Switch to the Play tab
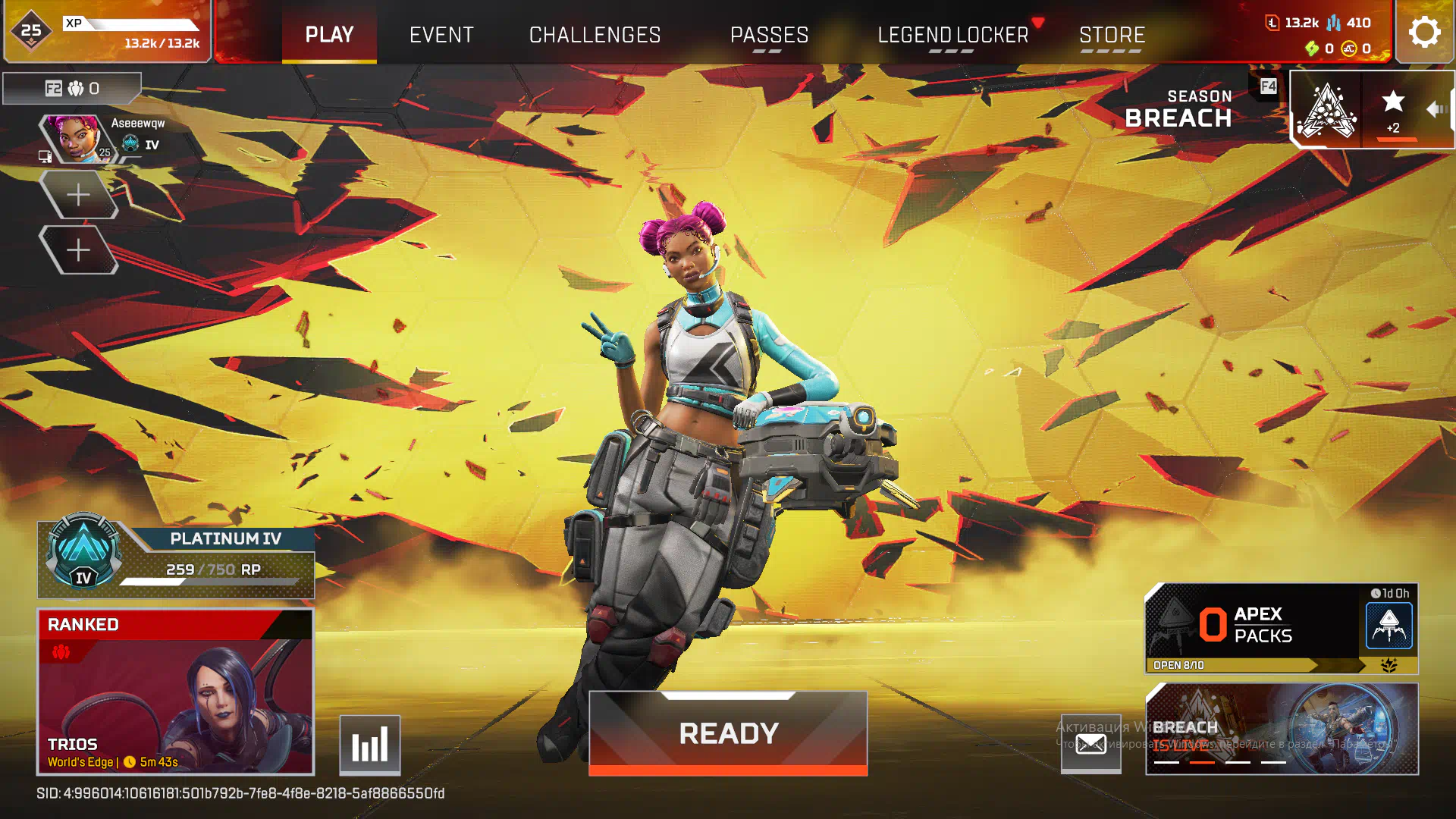Image resolution: width=1456 pixels, height=819 pixels. click(329, 35)
